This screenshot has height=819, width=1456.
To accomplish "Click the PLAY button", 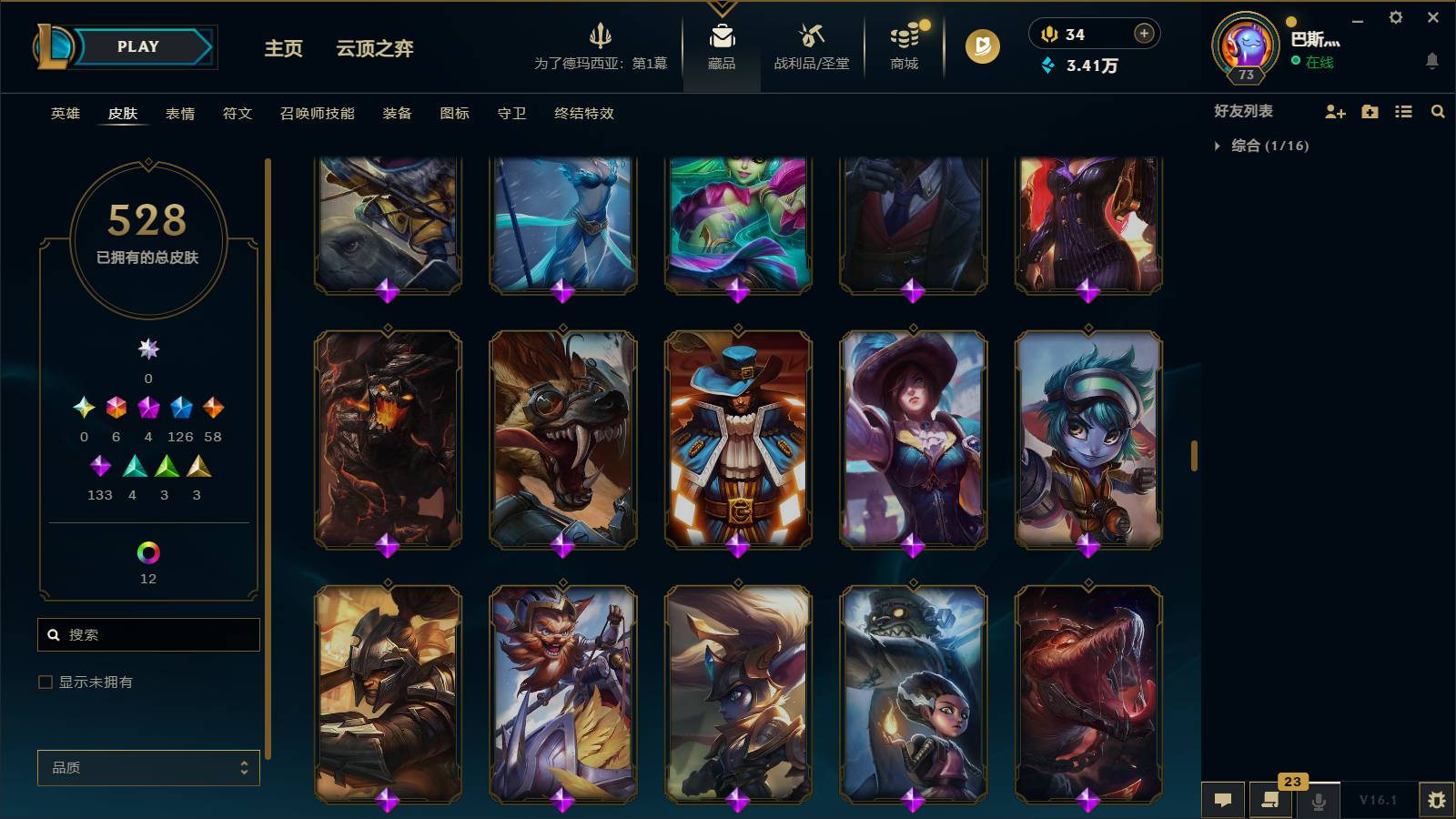I will (x=135, y=46).
